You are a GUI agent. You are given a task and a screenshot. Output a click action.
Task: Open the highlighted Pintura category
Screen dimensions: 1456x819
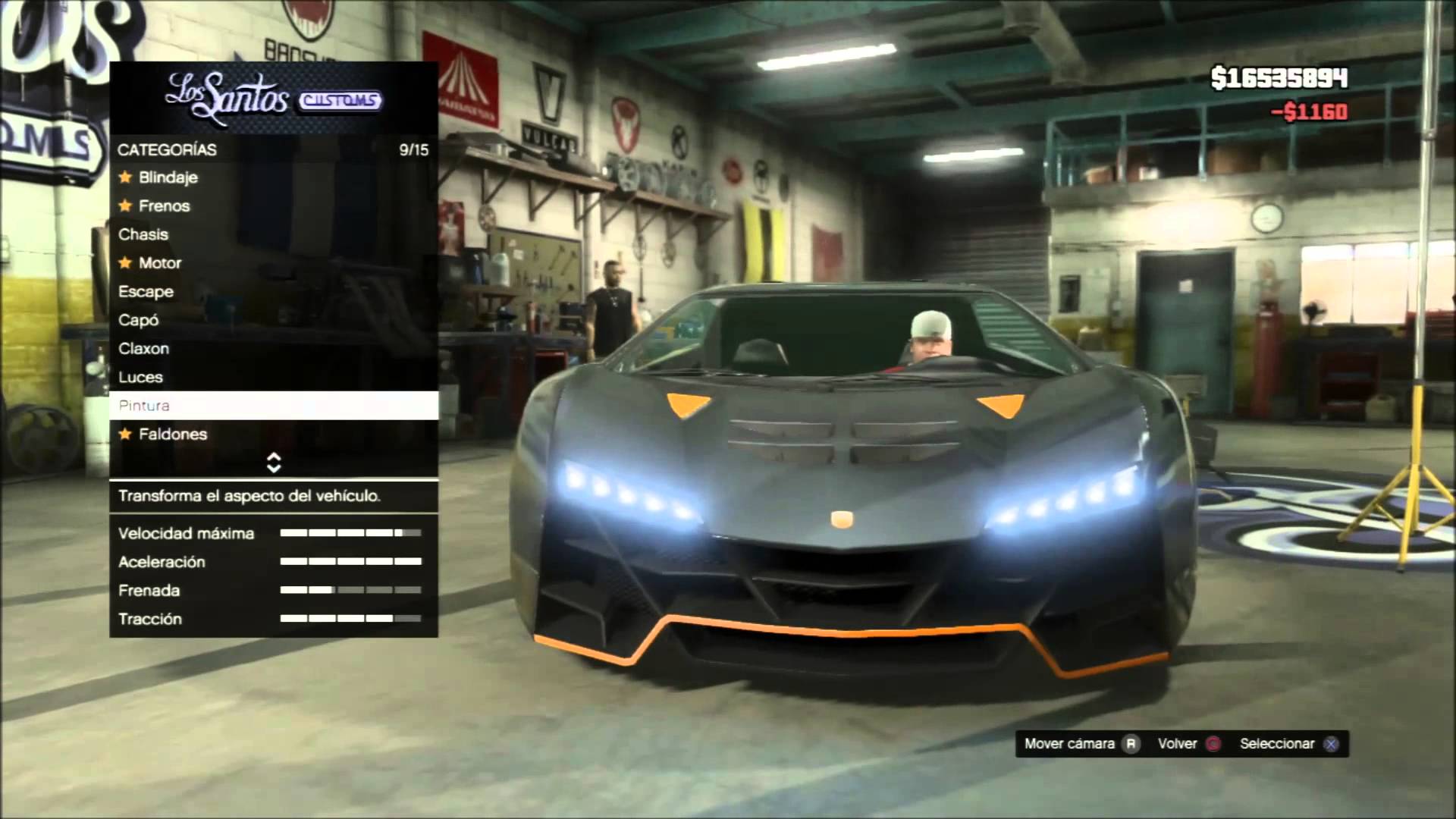click(274, 406)
